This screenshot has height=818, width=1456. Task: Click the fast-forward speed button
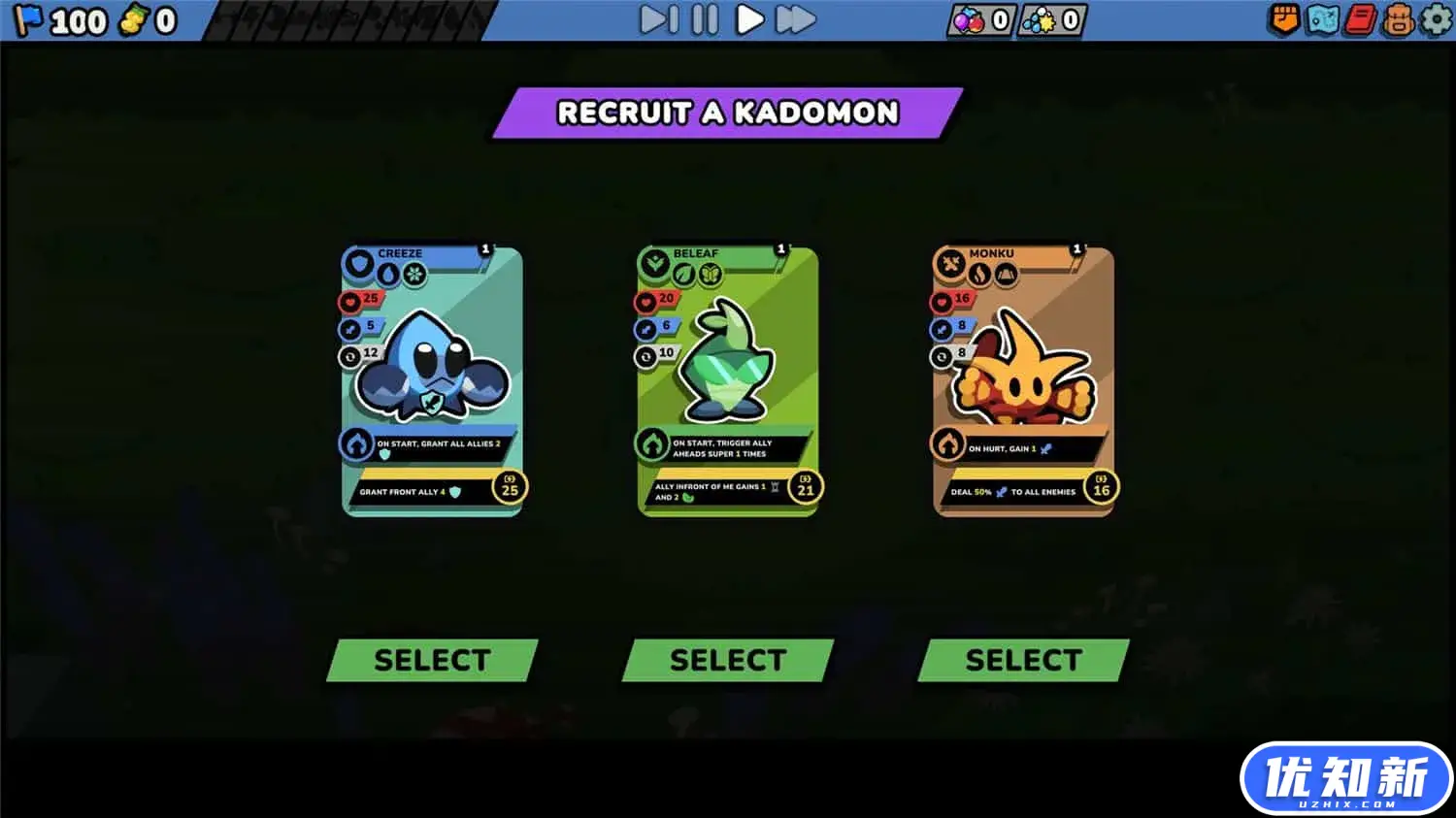click(794, 17)
